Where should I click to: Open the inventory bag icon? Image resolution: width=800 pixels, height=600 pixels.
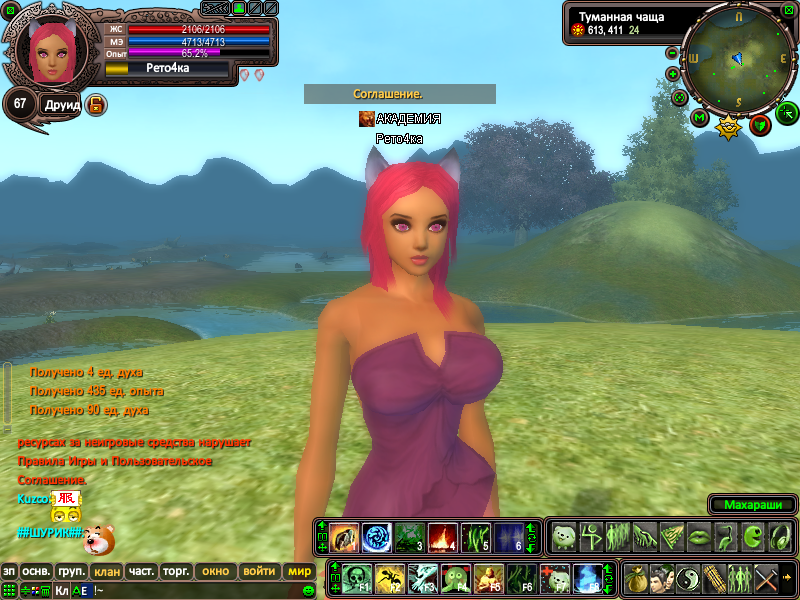(x=635, y=579)
